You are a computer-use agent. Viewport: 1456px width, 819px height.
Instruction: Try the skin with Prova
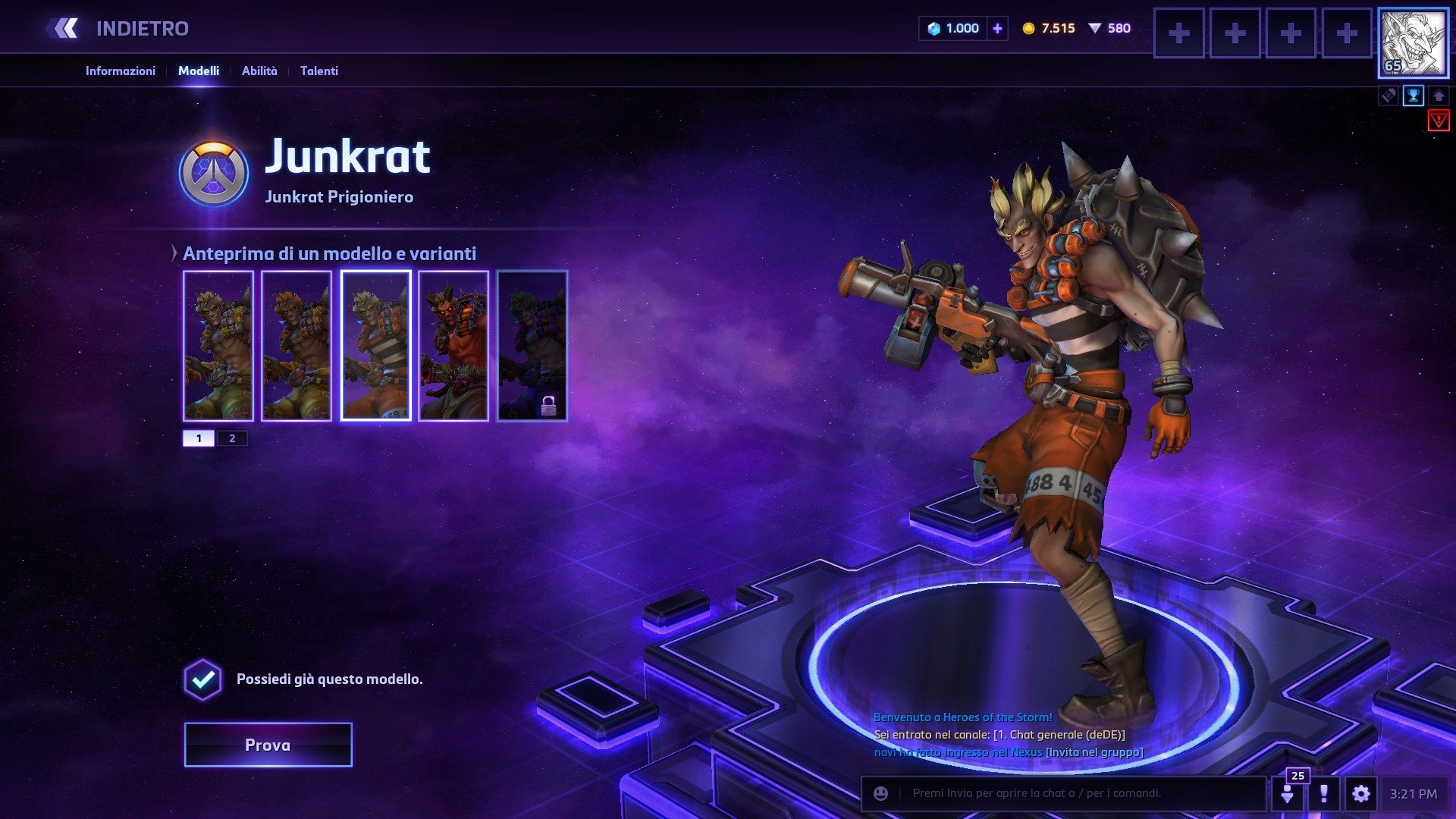(x=268, y=745)
